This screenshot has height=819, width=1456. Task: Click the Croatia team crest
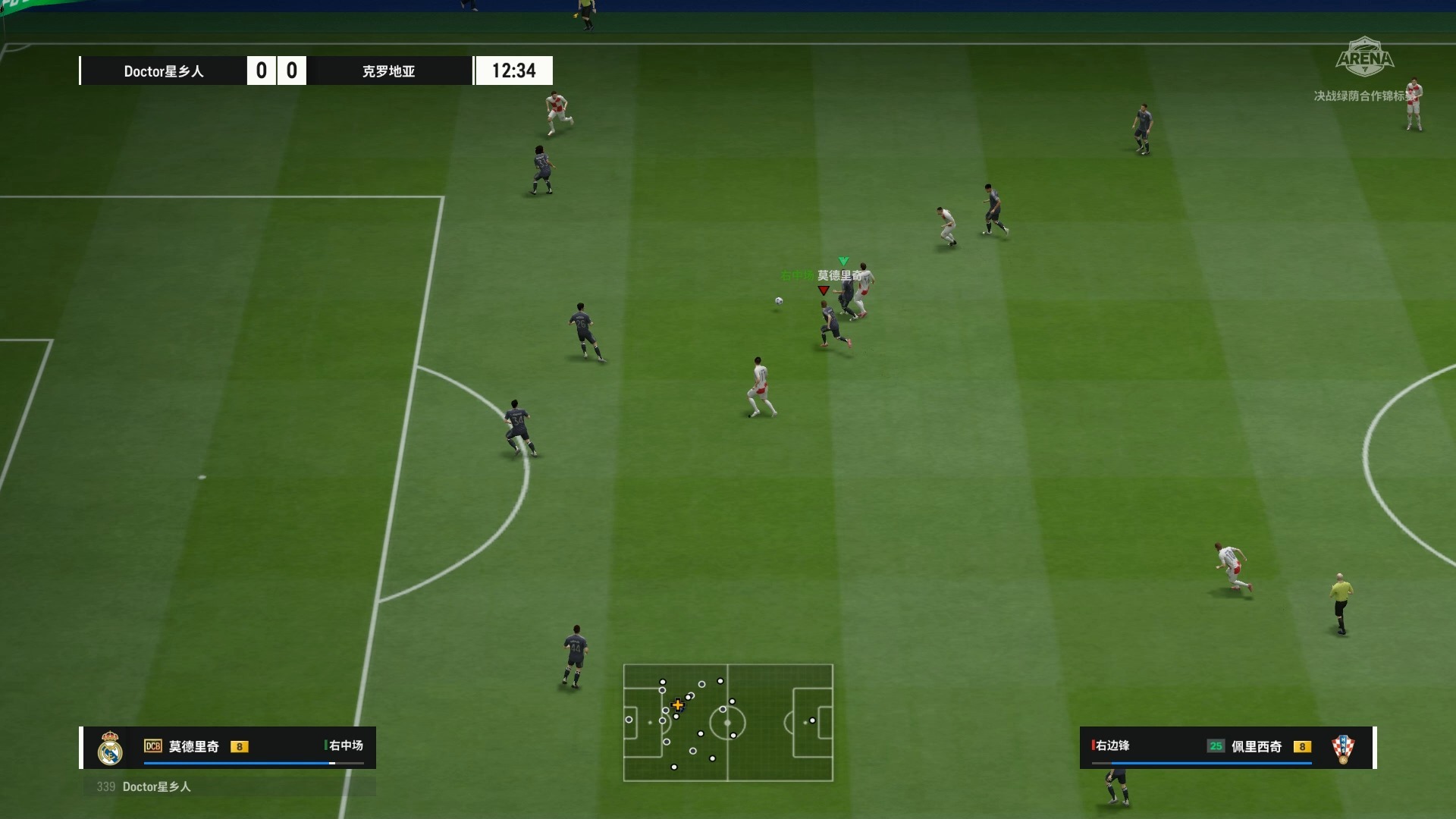[x=1343, y=748]
